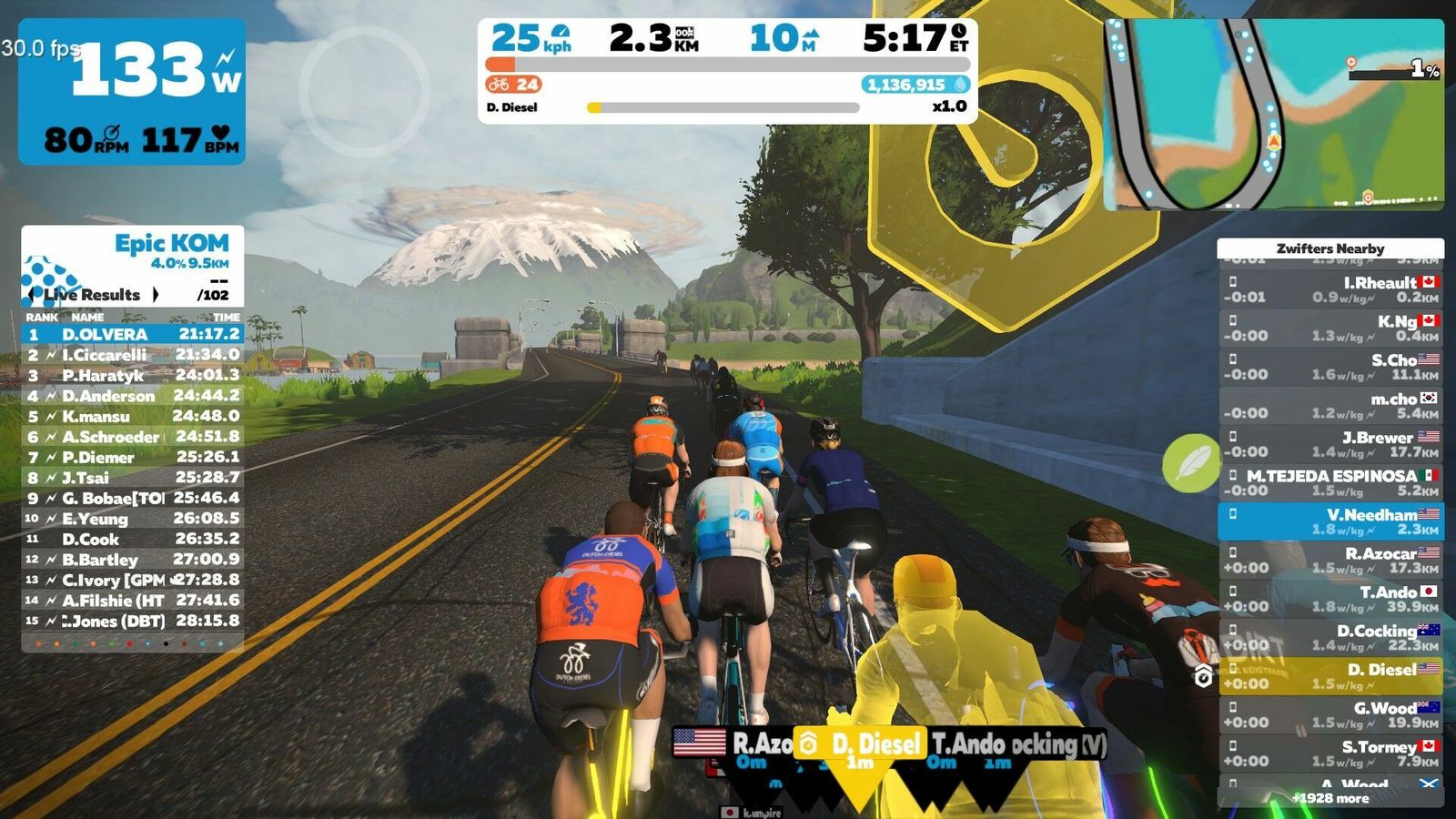Use the feather lightweight power-up
This screenshot has height=819, width=1456.
(x=1190, y=463)
